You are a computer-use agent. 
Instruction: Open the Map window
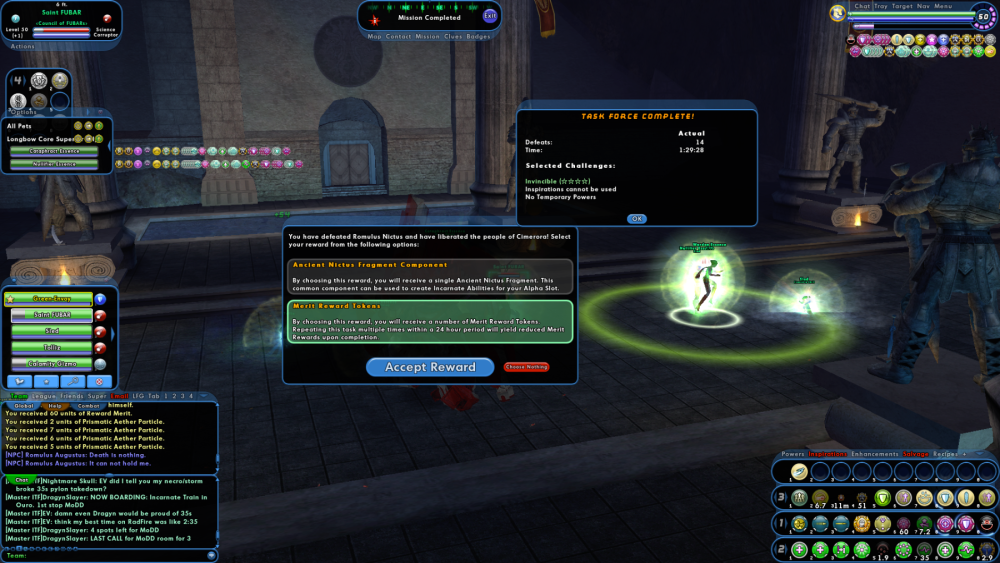pyautogui.click(x=375, y=36)
